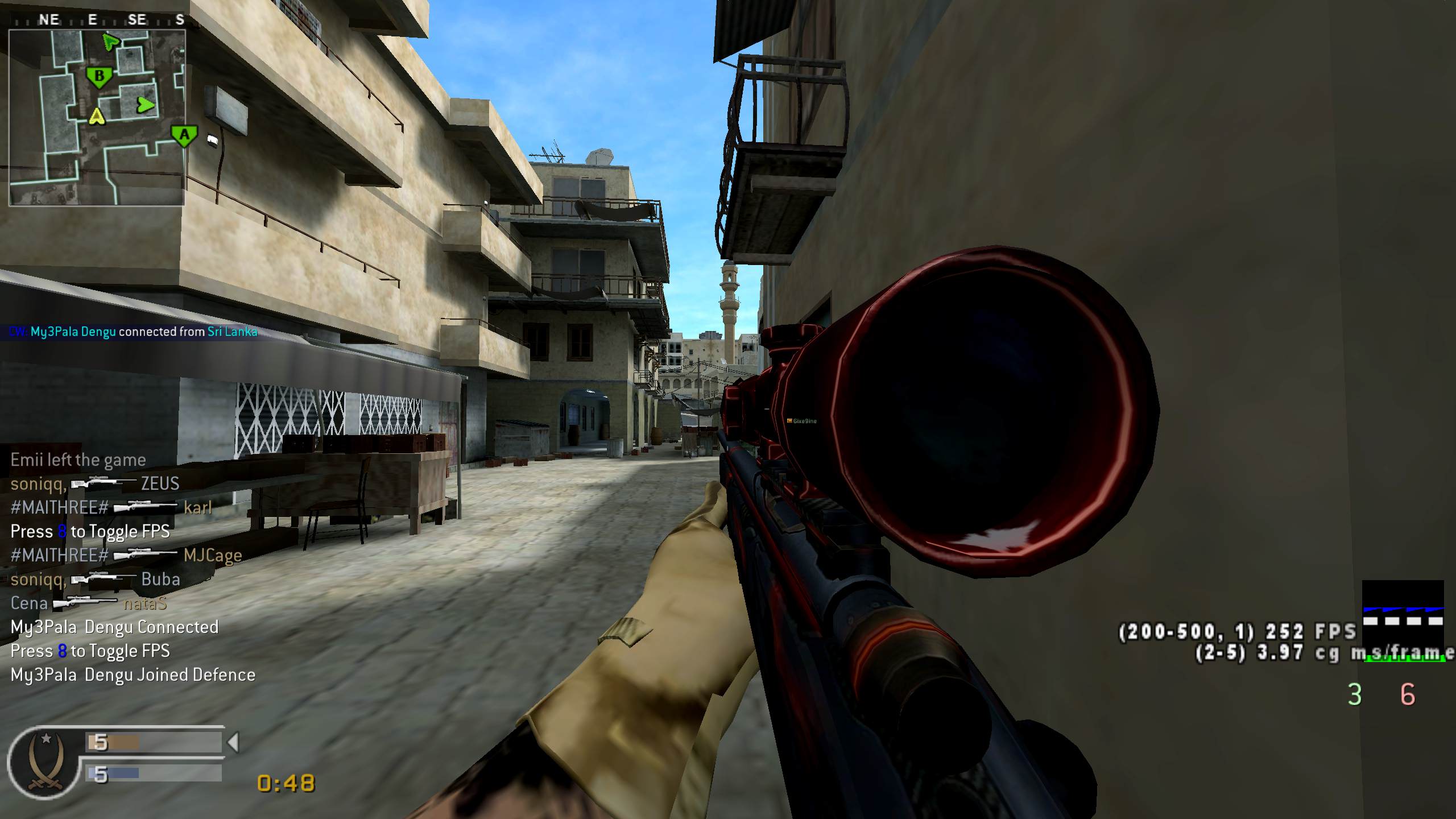Click the minimap in the corner
This screenshot has height=819, width=1456.
coord(97,117)
